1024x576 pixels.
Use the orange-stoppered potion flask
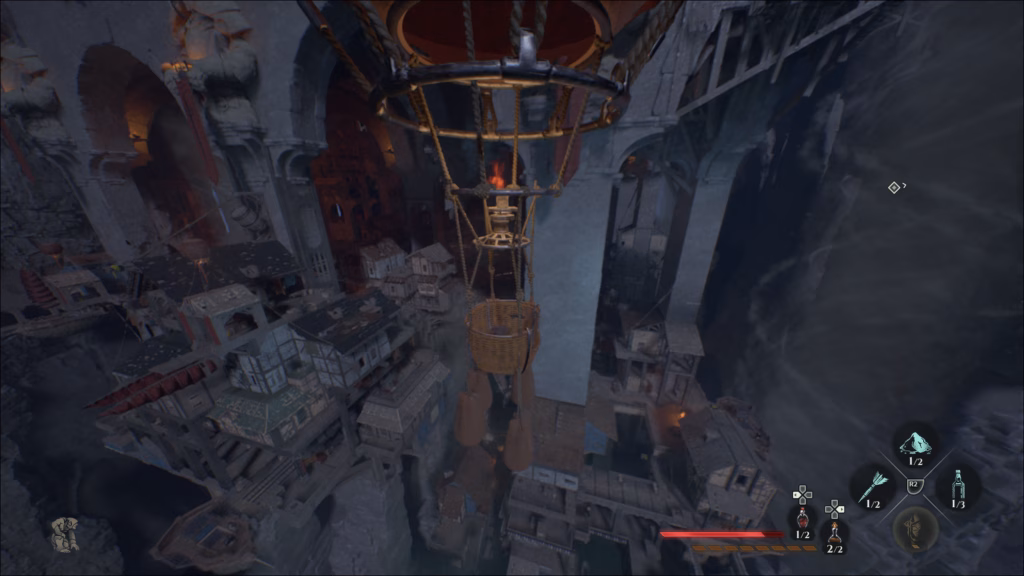(x=834, y=532)
